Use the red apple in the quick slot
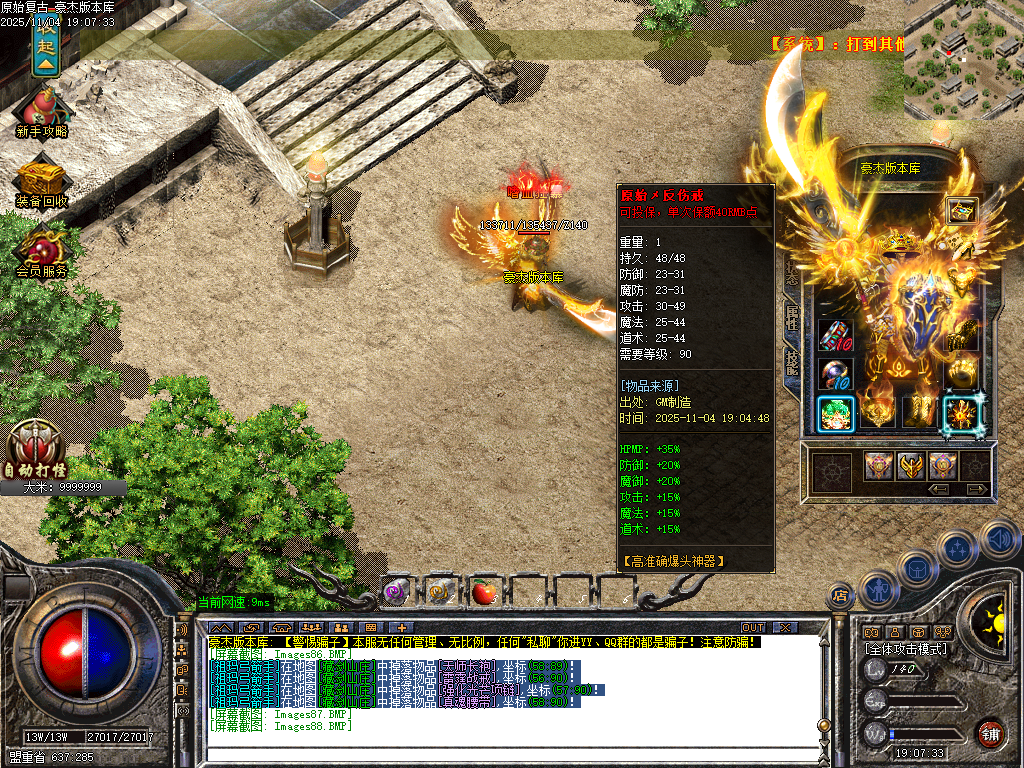This screenshot has height=768, width=1024. pyautogui.click(x=485, y=592)
